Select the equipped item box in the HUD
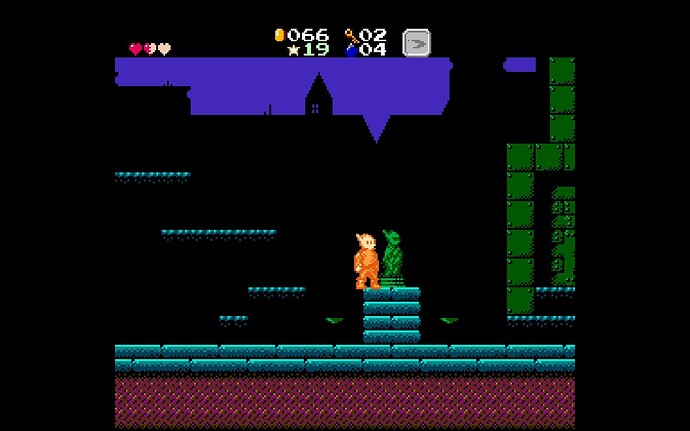Viewport: 690px width, 431px height. coord(416,43)
